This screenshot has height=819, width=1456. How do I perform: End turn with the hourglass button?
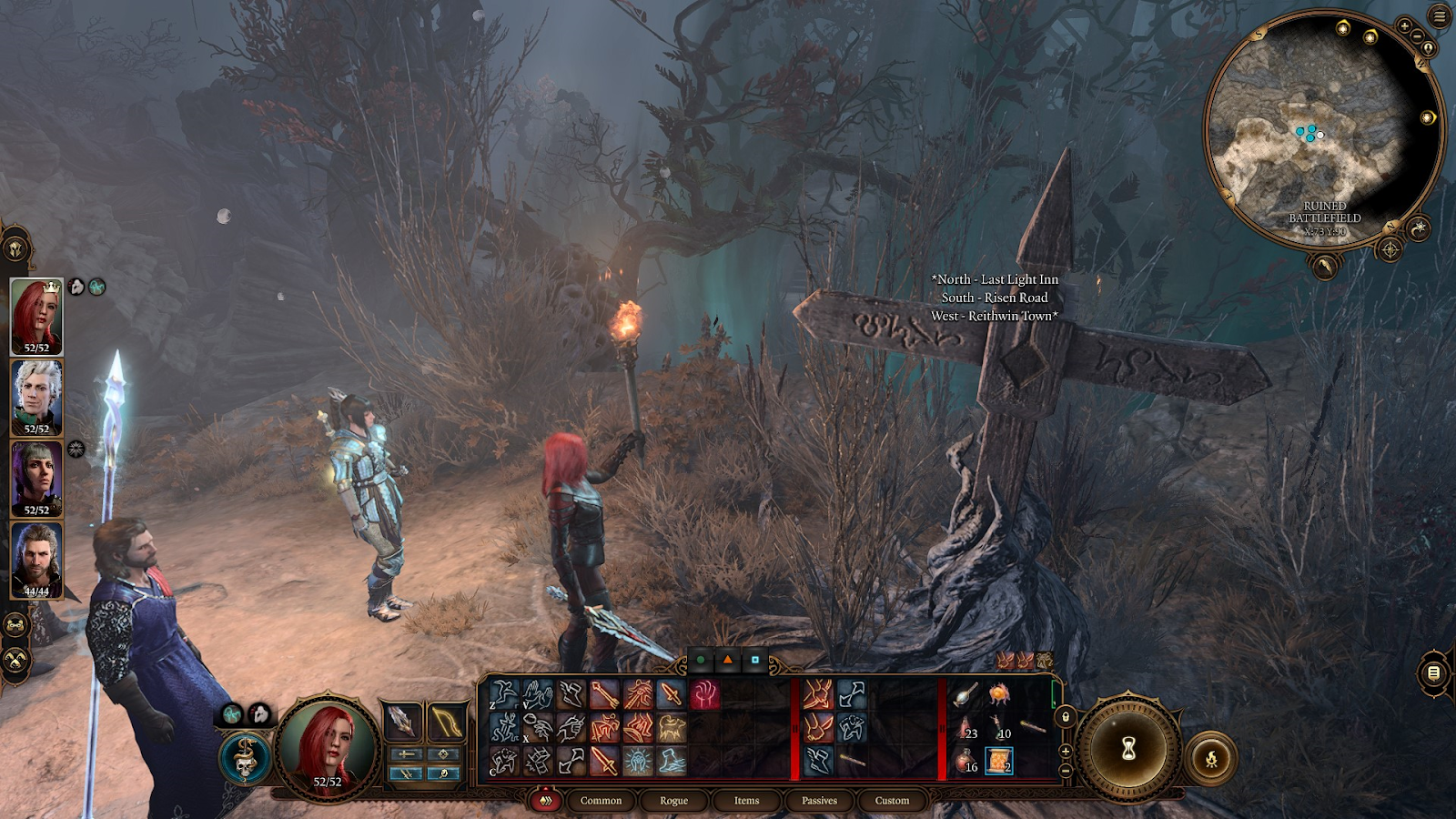pos(1128,749)
